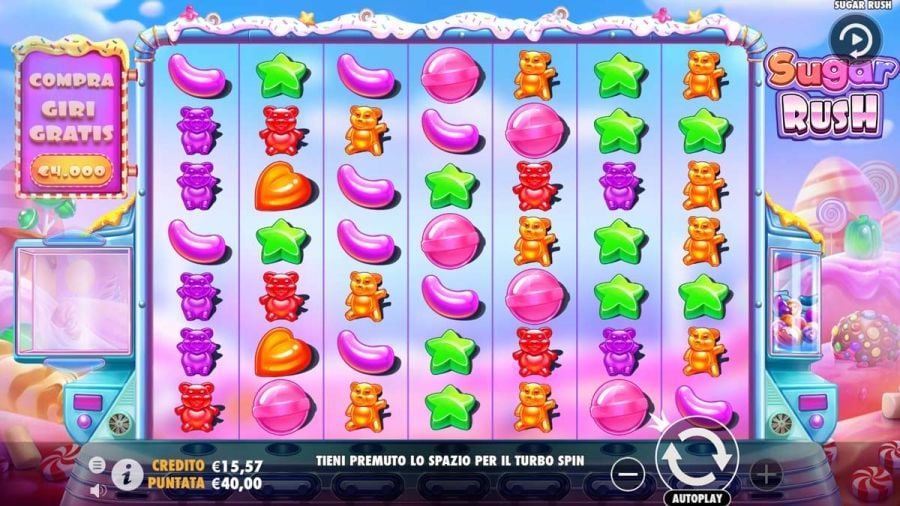Open the paytable info button
Viewport: 900px width, 506px height.
click(x=126, y=474)
